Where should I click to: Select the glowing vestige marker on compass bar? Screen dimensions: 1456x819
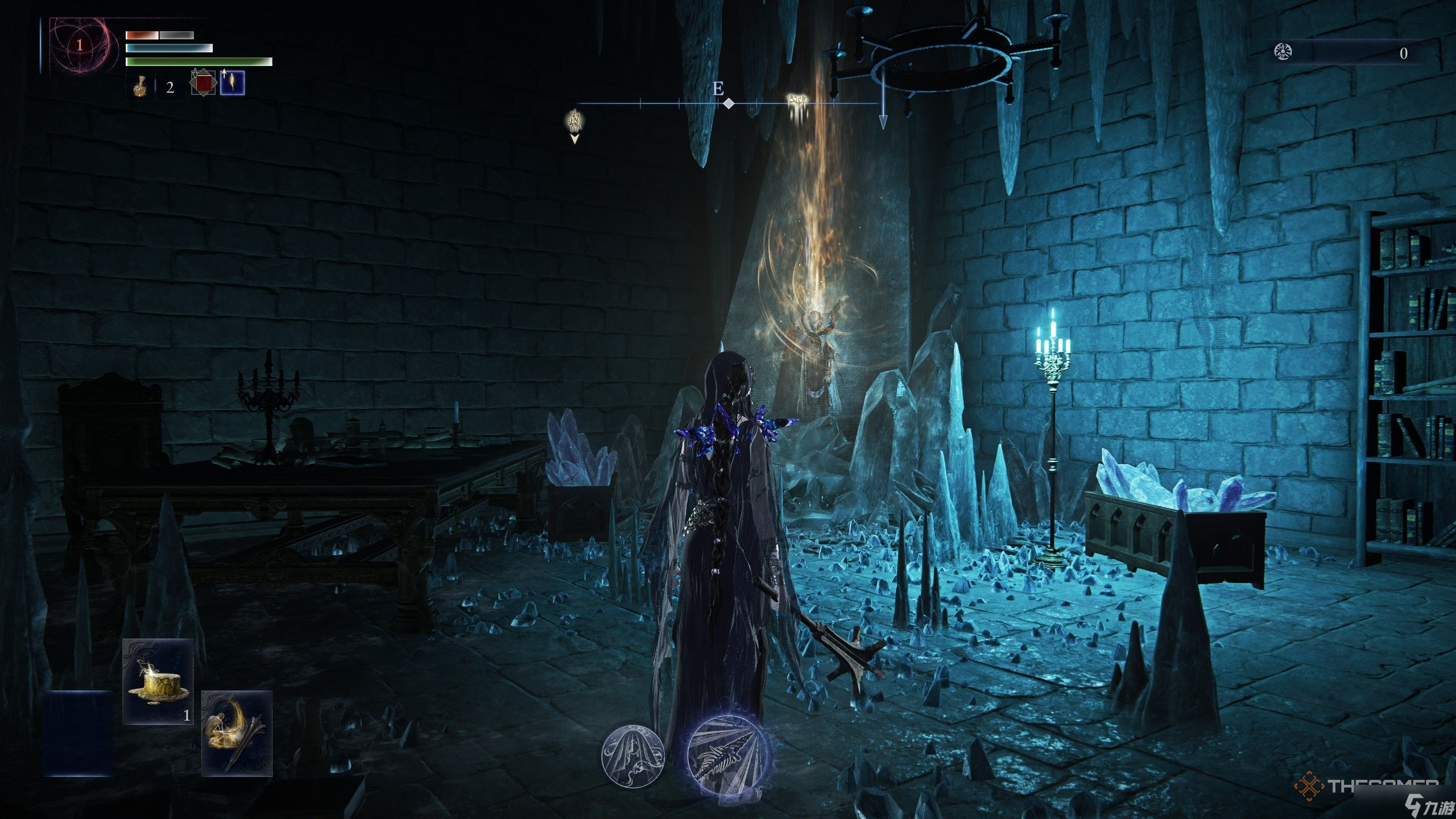pos(797,101)
